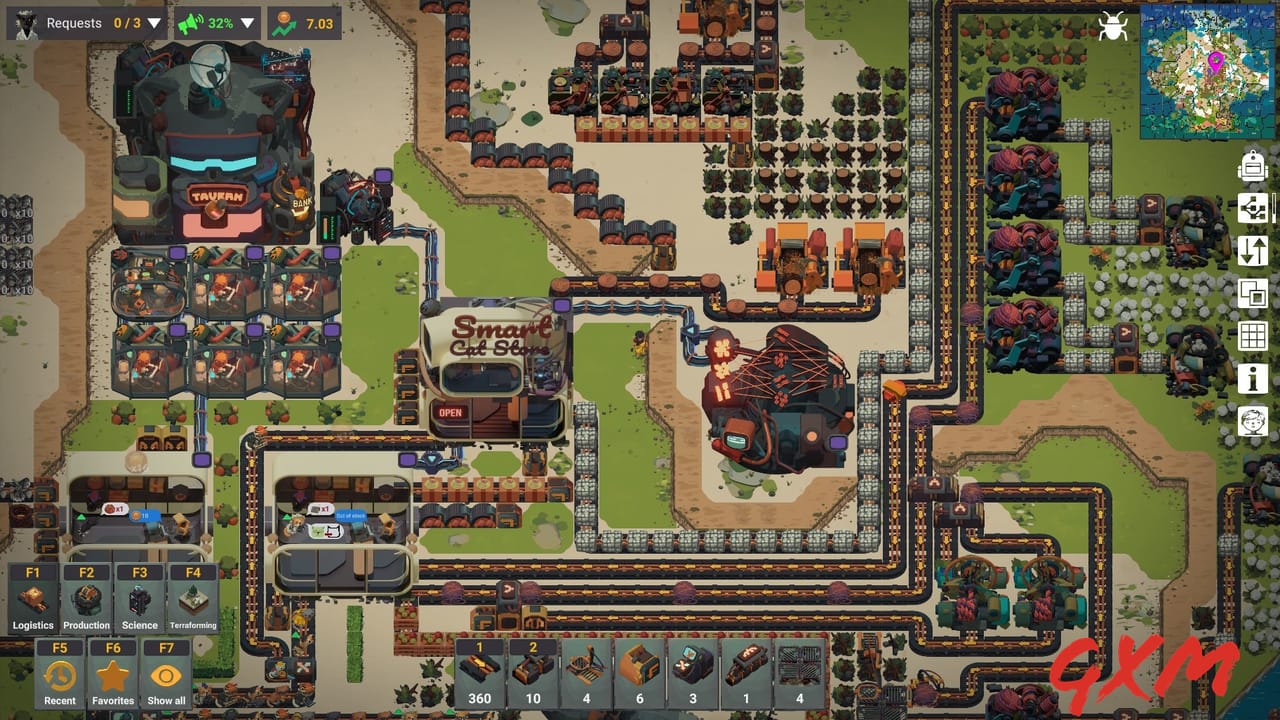Click the up-down arrows icon on the sidebar
1280x720 pixels.
click(1253, 252)
